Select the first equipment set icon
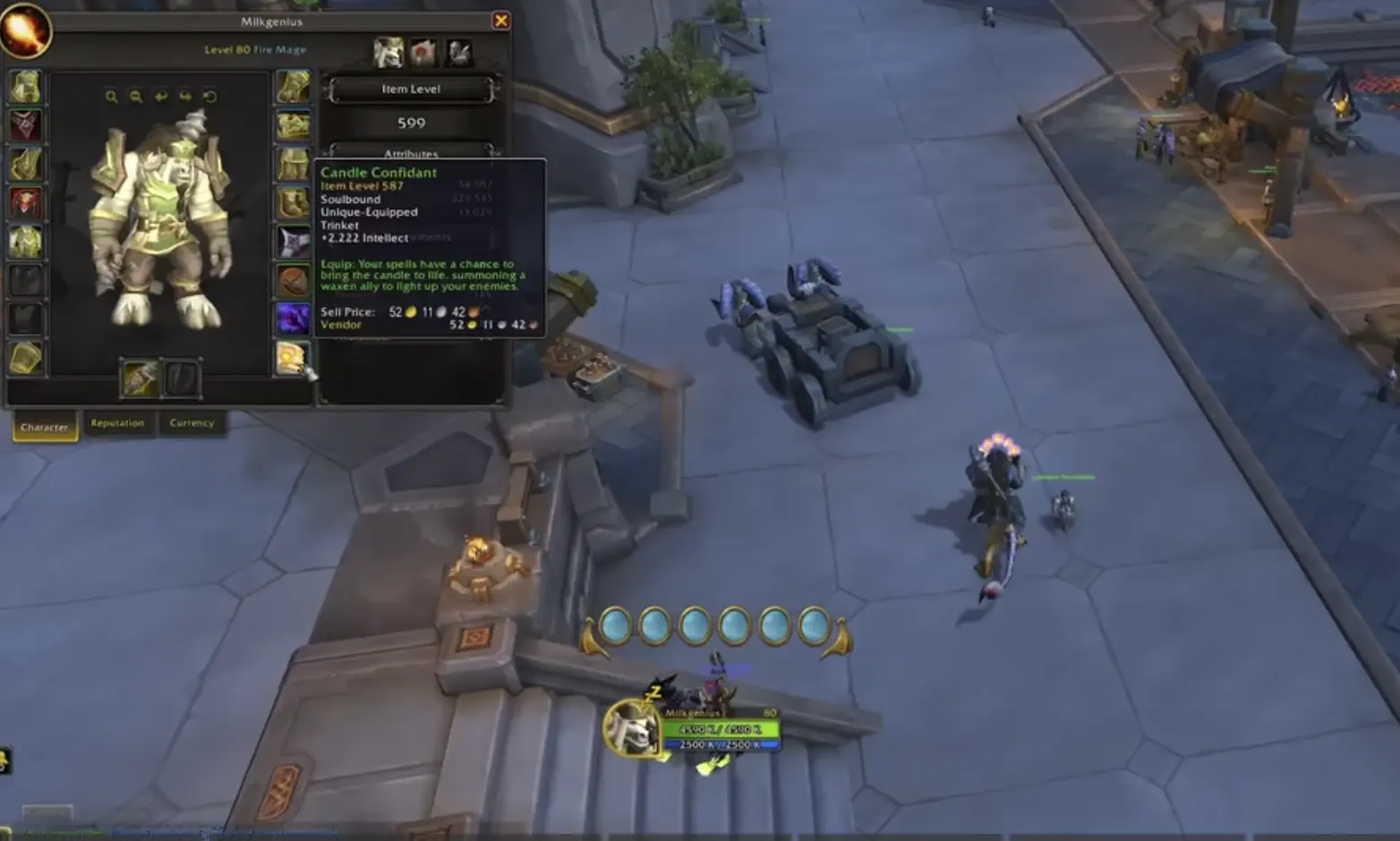Screen dimensions: 1400x841 pyautogui.click(x=388, y=51)
